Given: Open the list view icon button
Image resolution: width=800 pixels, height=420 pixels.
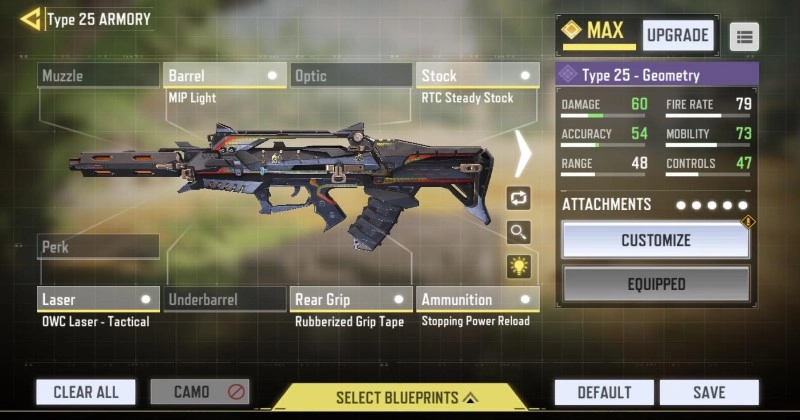Looking at the screenshot, I should coord(744,37).
